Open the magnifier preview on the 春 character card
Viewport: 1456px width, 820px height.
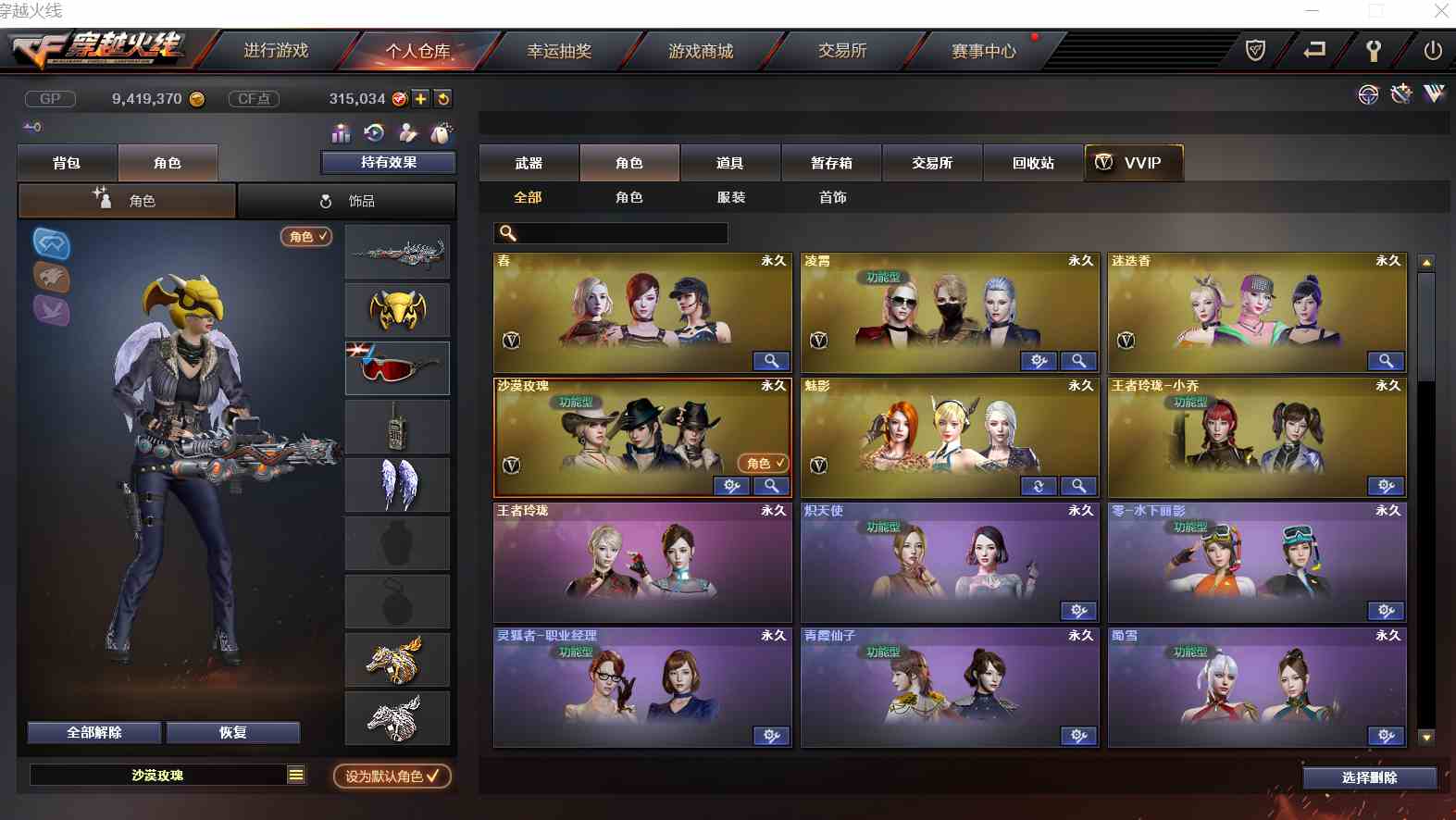point(772,361)
